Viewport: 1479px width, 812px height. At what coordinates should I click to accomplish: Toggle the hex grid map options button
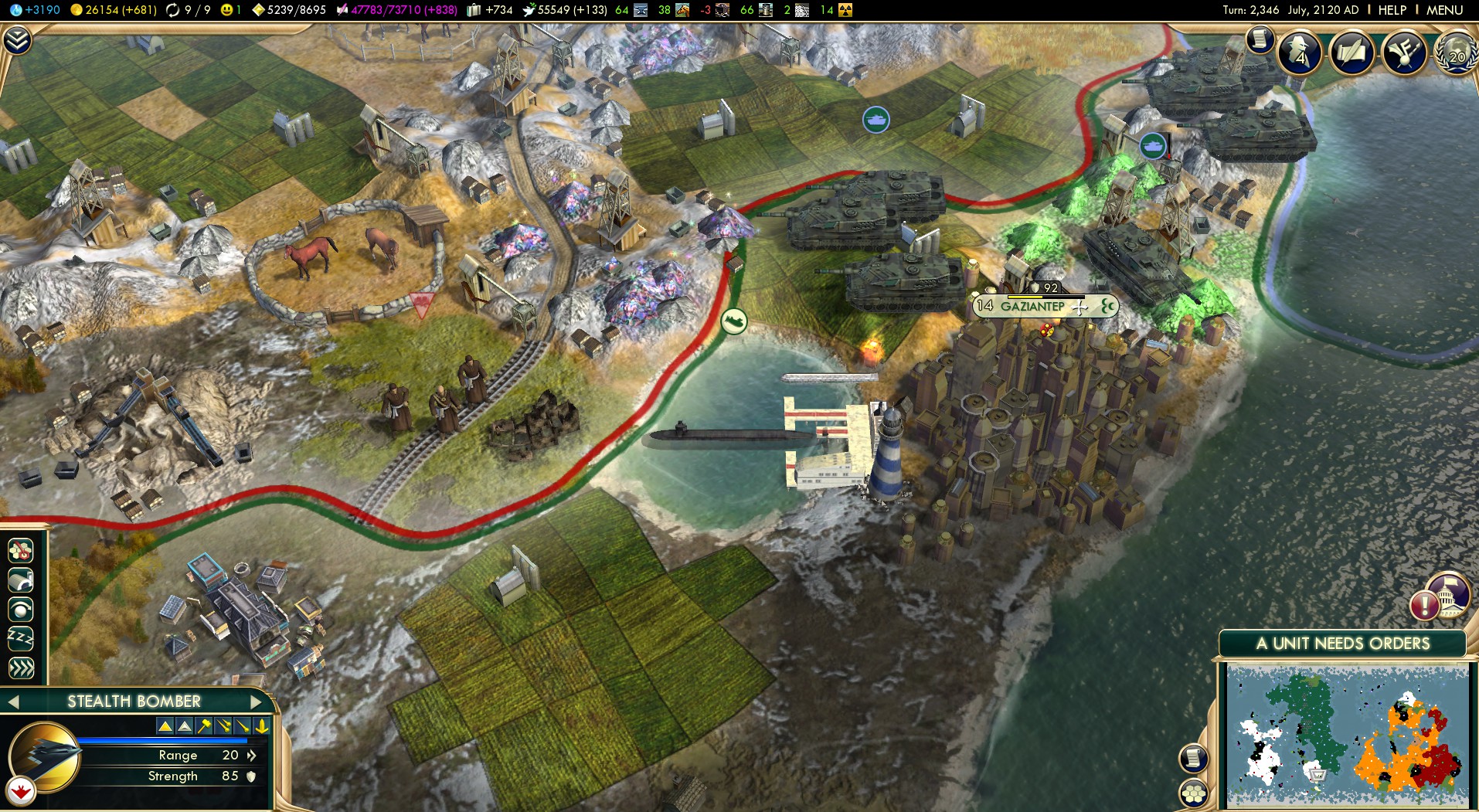coord(1194,793)
